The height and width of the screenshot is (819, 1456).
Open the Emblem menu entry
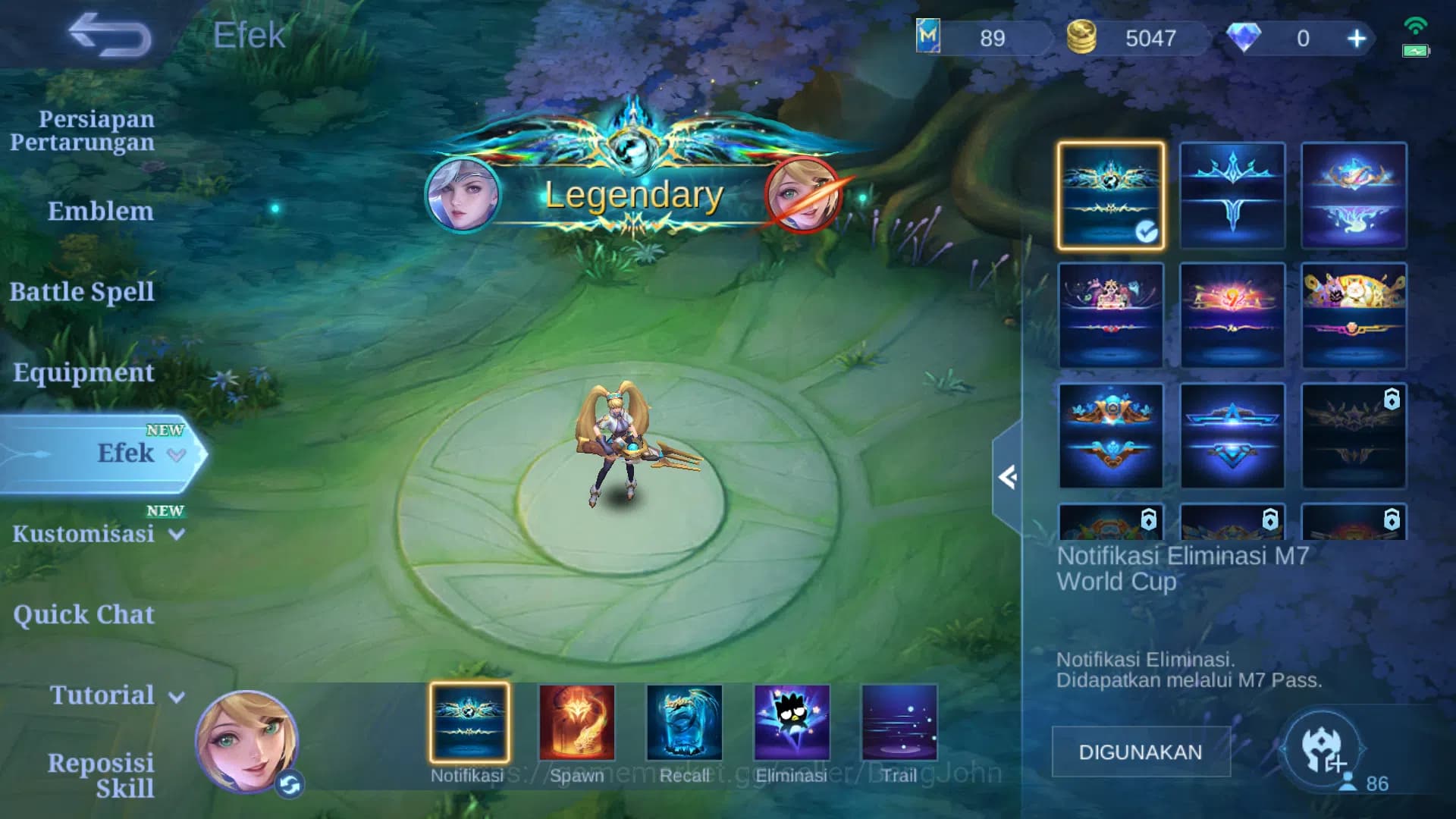coord(100,212)
